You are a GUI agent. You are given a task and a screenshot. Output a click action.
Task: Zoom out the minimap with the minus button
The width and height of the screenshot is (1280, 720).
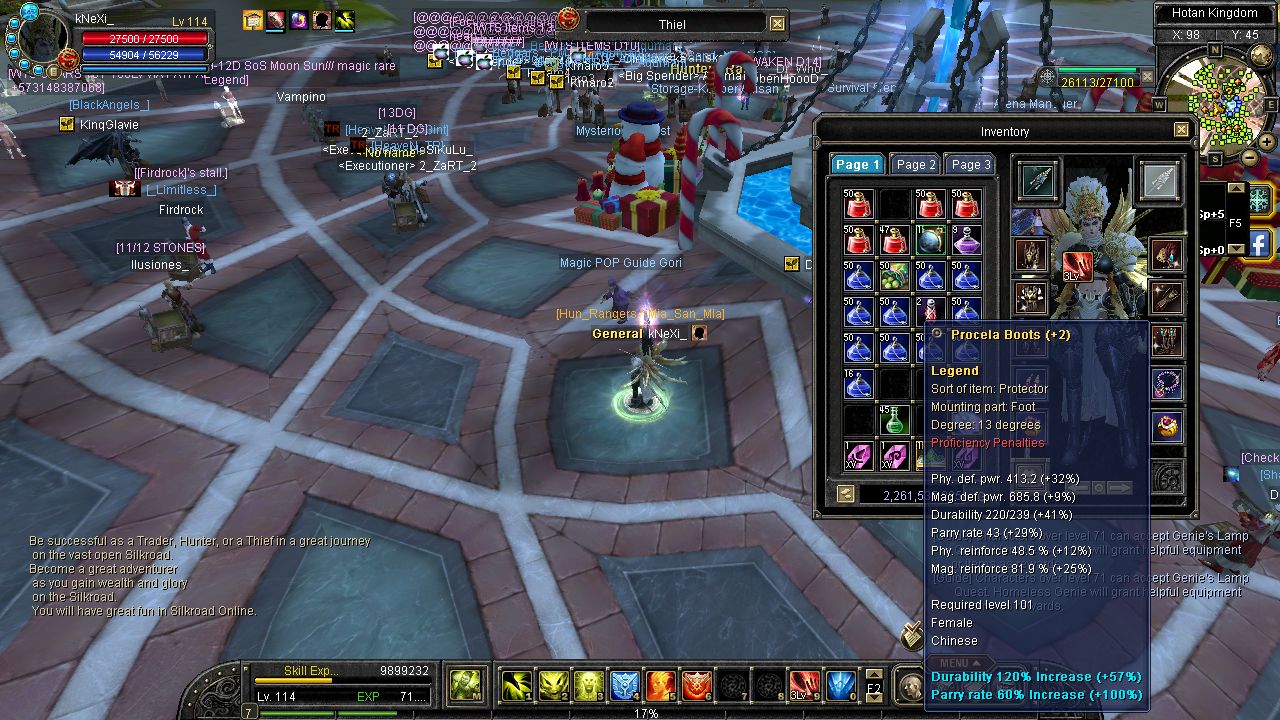[1250, 157]
